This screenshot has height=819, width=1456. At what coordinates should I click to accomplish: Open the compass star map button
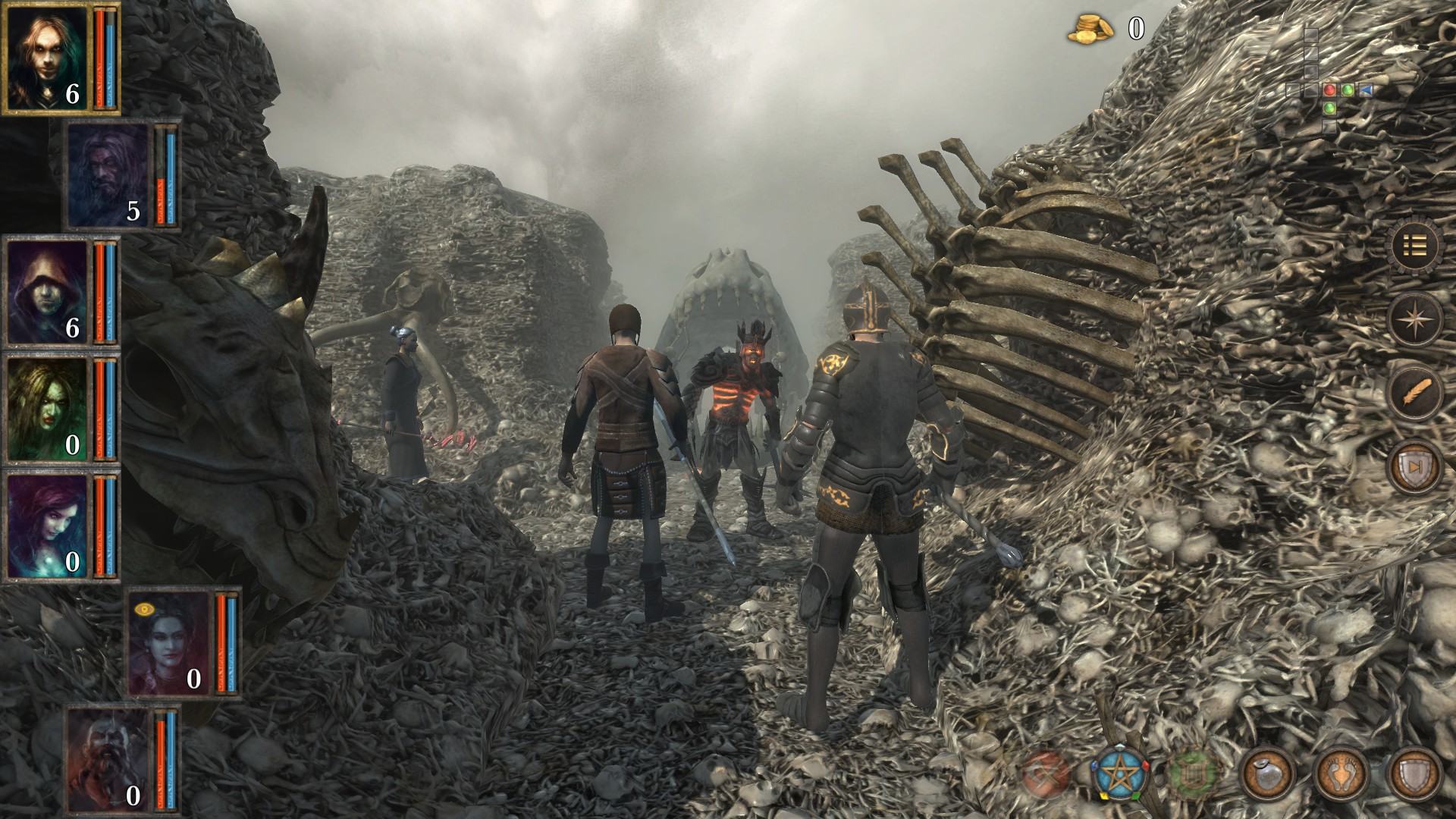[x=1415, y=320]
